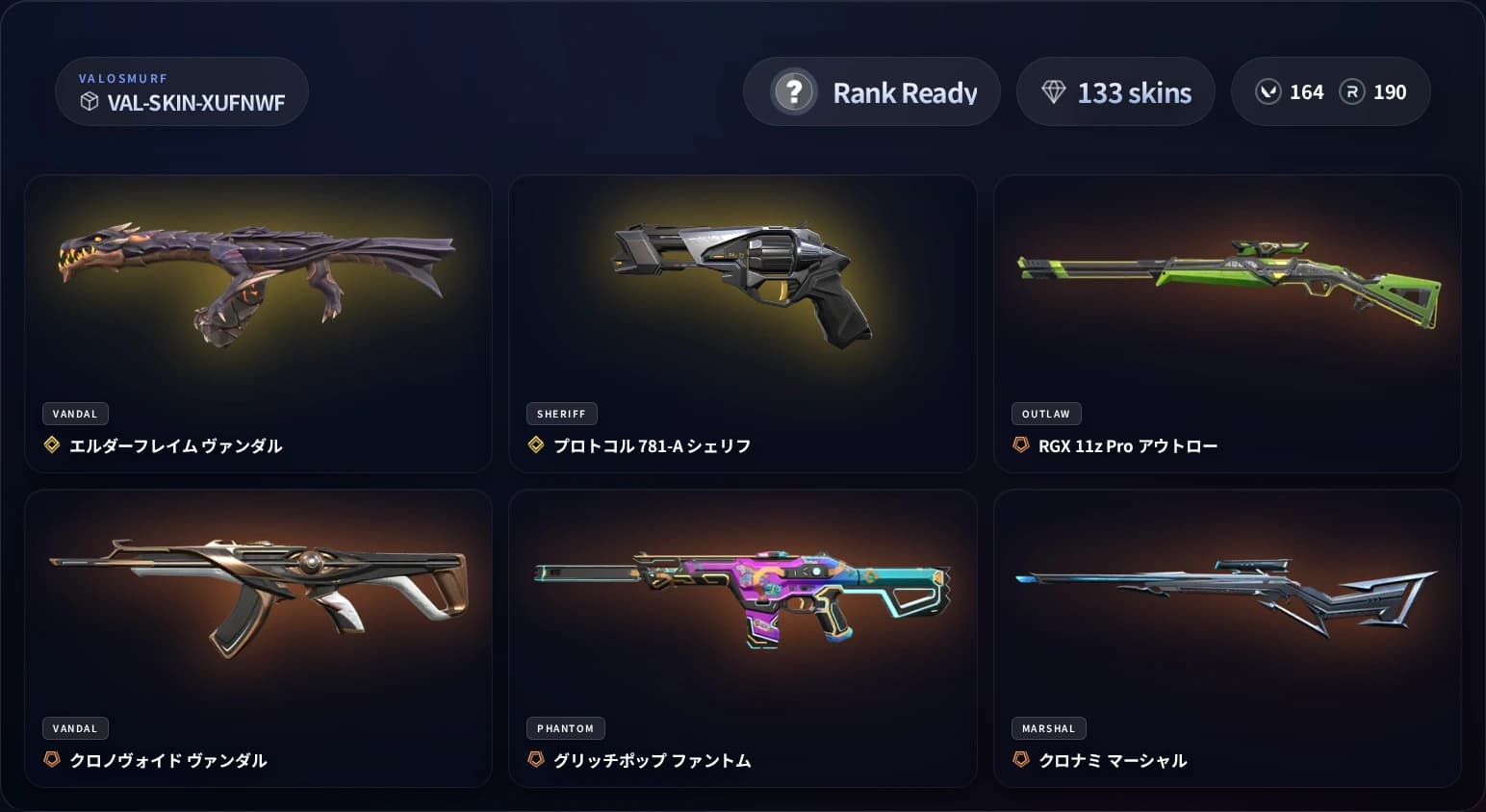Click the question mark icon in Rank Ready badge
The height and width of the screenshot is (812, 1486).
(x=792, y=91)
